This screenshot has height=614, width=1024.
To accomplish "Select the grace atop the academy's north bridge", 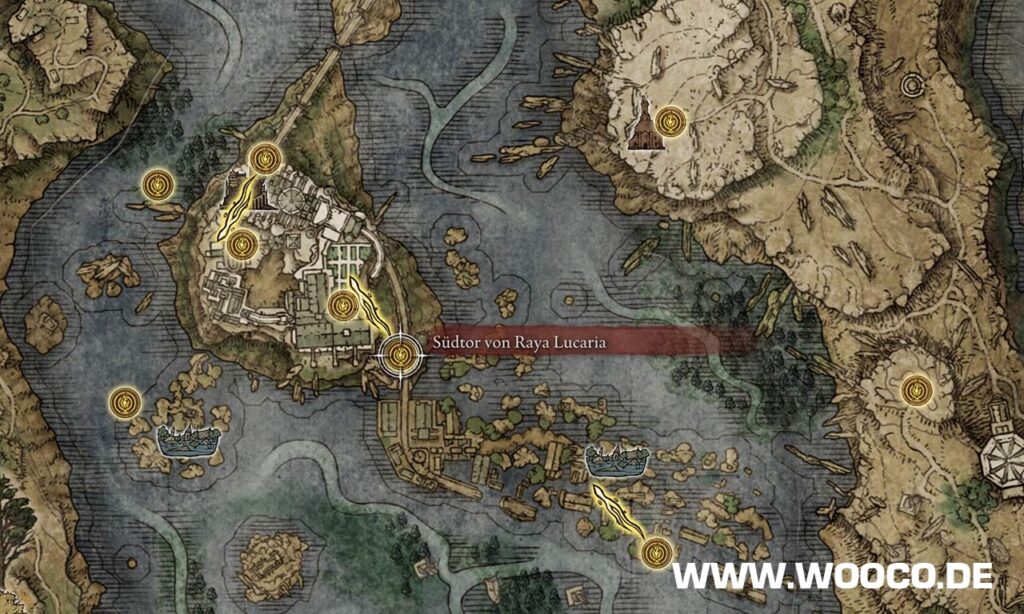I will (x=265, y=158).
